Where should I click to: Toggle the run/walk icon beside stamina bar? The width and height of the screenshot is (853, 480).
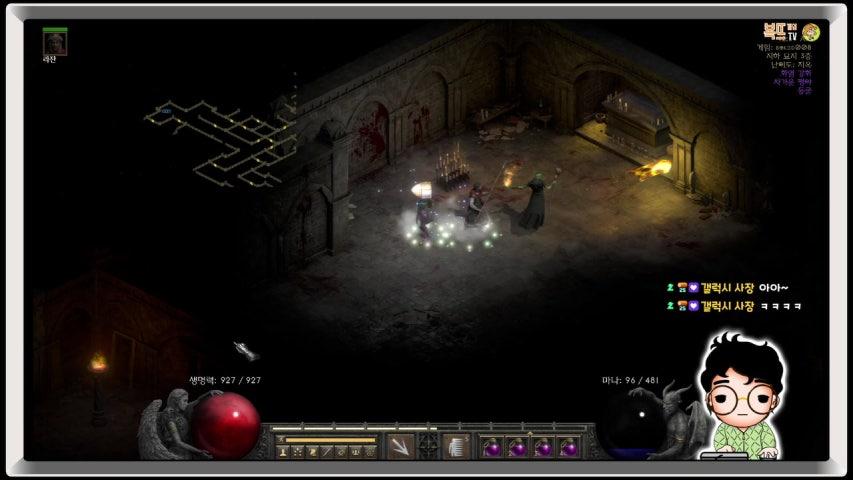(x=281, y=439)
